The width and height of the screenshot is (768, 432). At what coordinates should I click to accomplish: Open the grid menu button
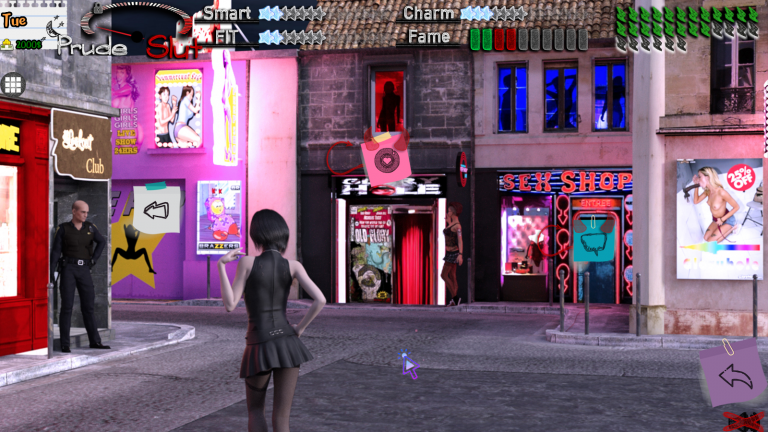13,84
